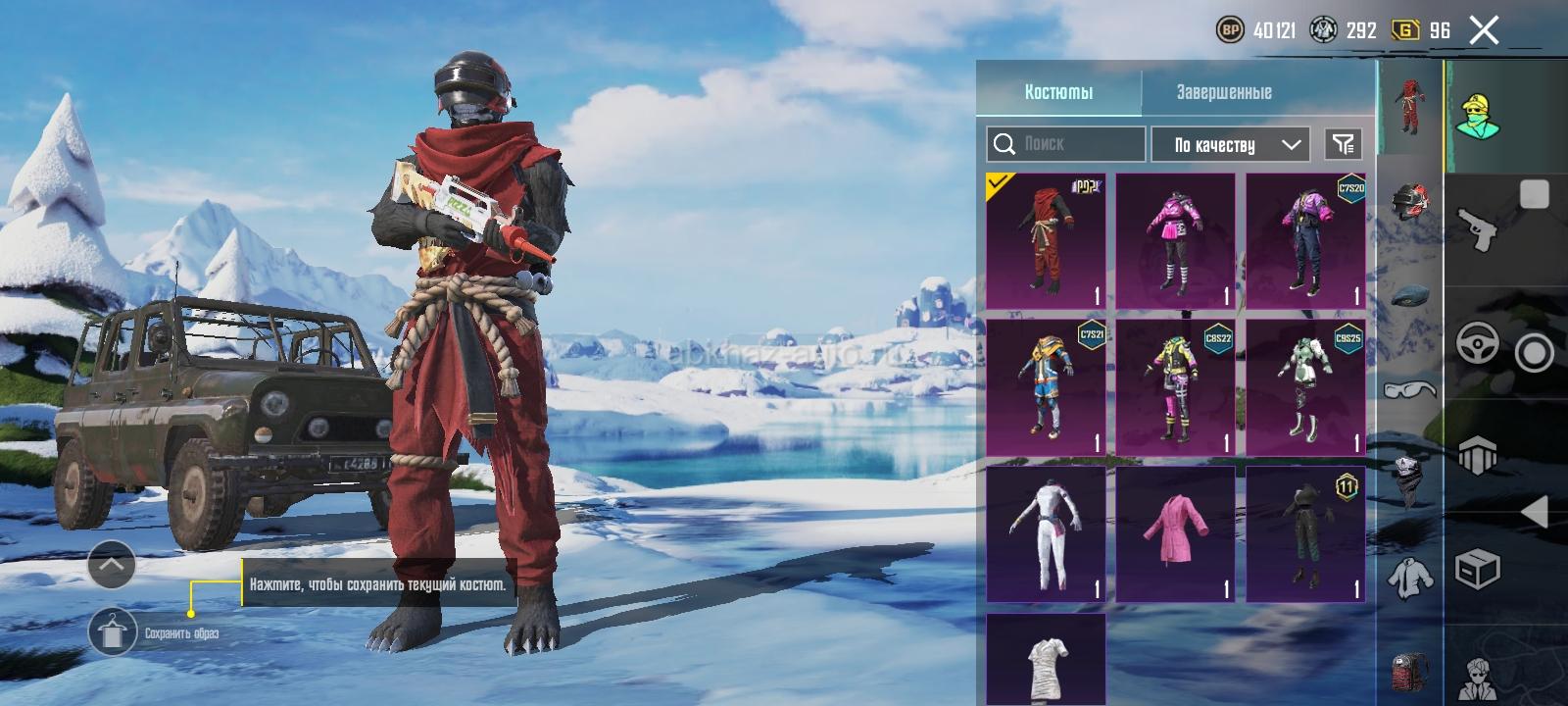The width and height of the screenshot is (1568, 706).
Task: Pick the C8S22 neon pink costume
Action: tap(1175, 387)
